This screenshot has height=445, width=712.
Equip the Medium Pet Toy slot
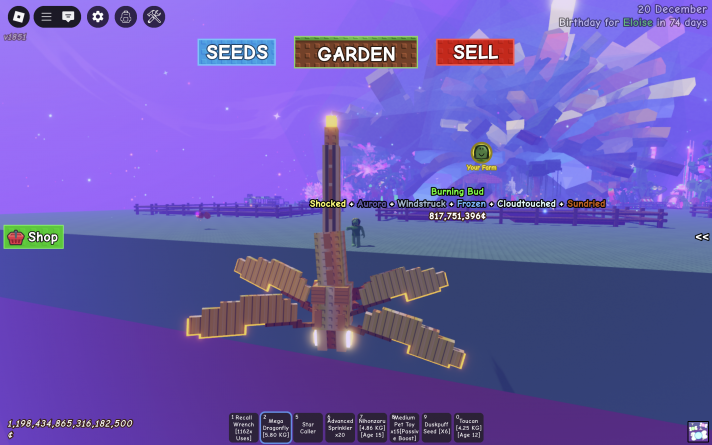click(404, 428)
